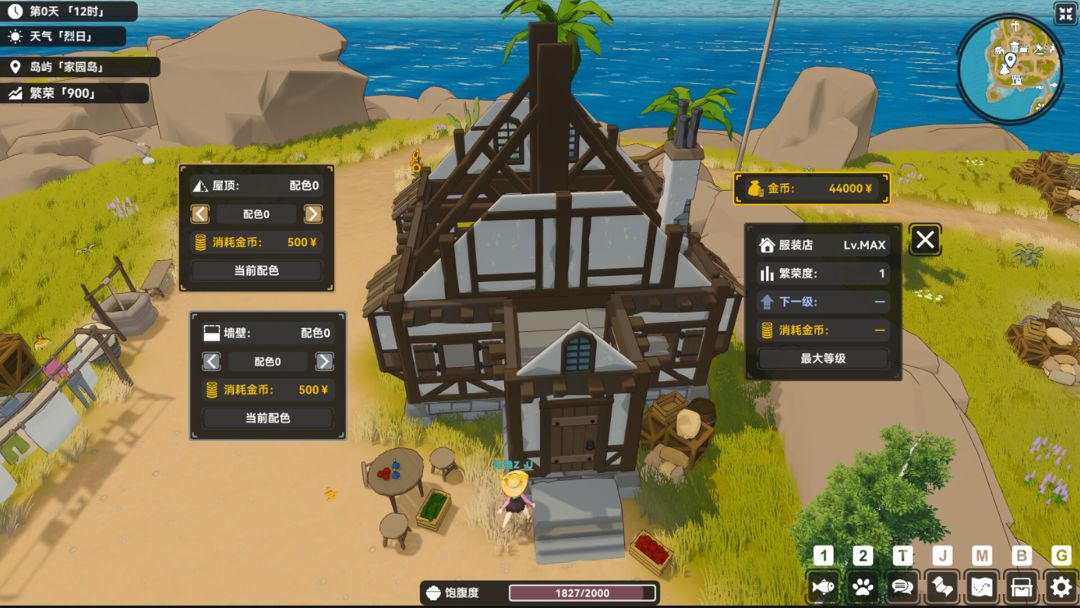Screen dimensions: 1080x608
Task: Choose previous wall color scheme arrow
Action: 212,362
